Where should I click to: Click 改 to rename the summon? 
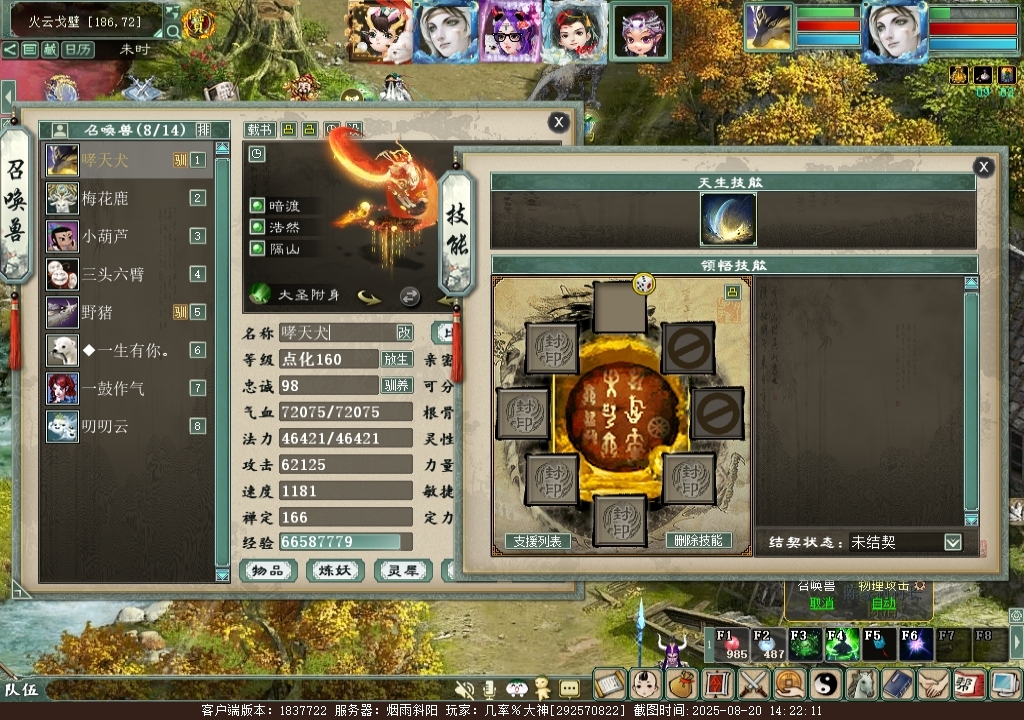coord(404,332)
